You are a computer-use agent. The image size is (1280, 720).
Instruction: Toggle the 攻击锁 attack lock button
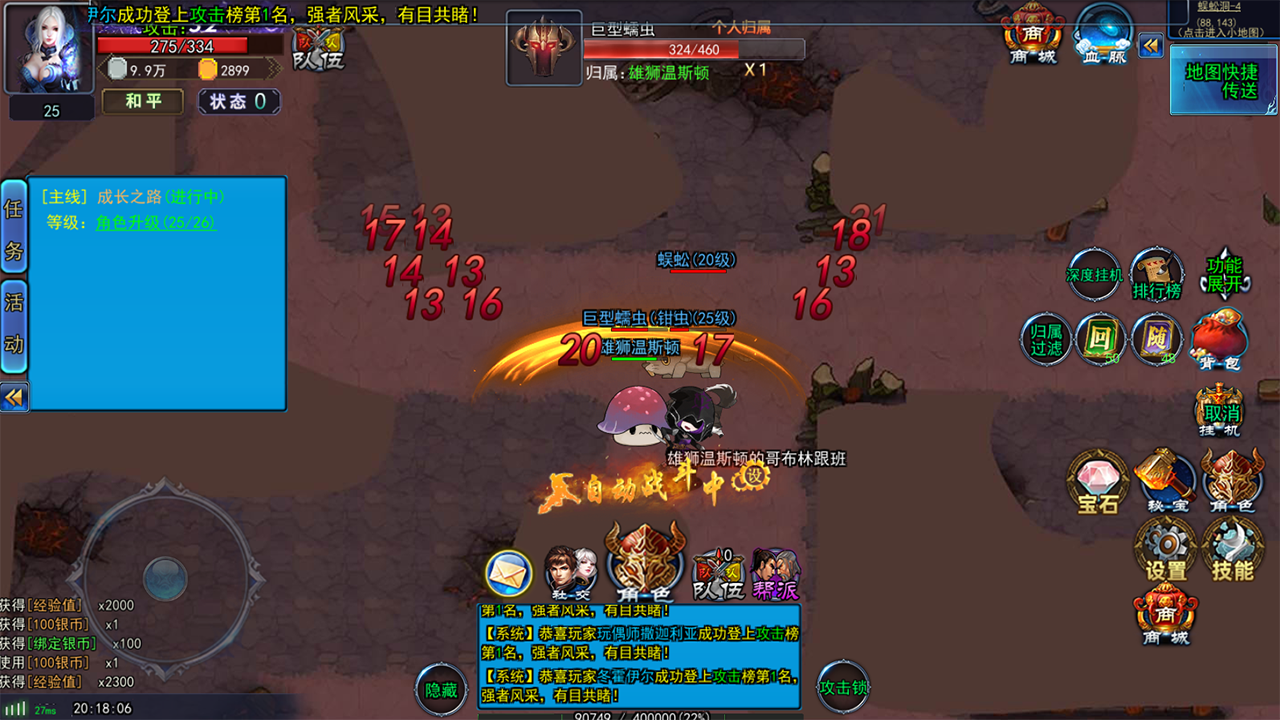[843, 687]
